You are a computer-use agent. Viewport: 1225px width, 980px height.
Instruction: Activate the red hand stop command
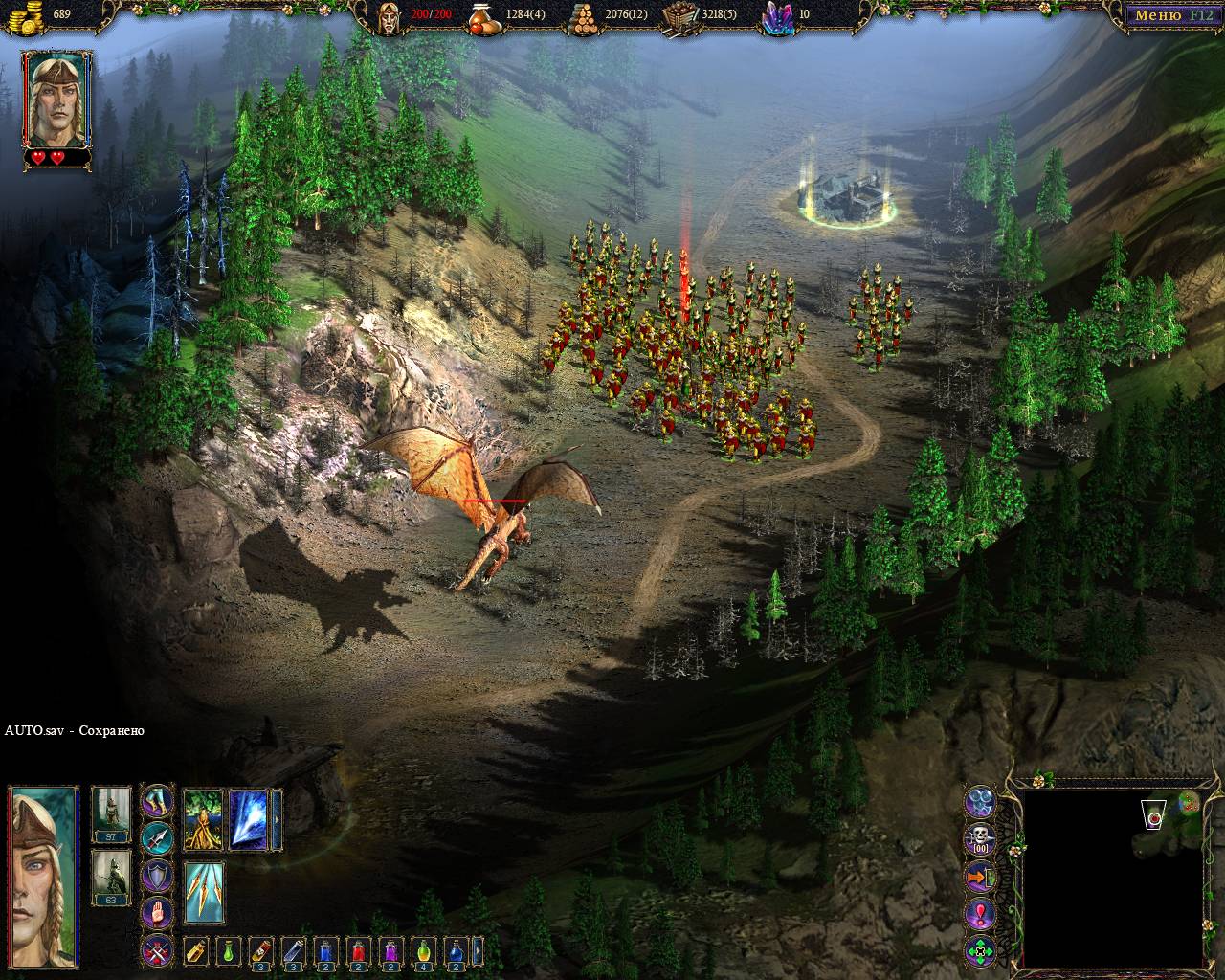[157, 912]
